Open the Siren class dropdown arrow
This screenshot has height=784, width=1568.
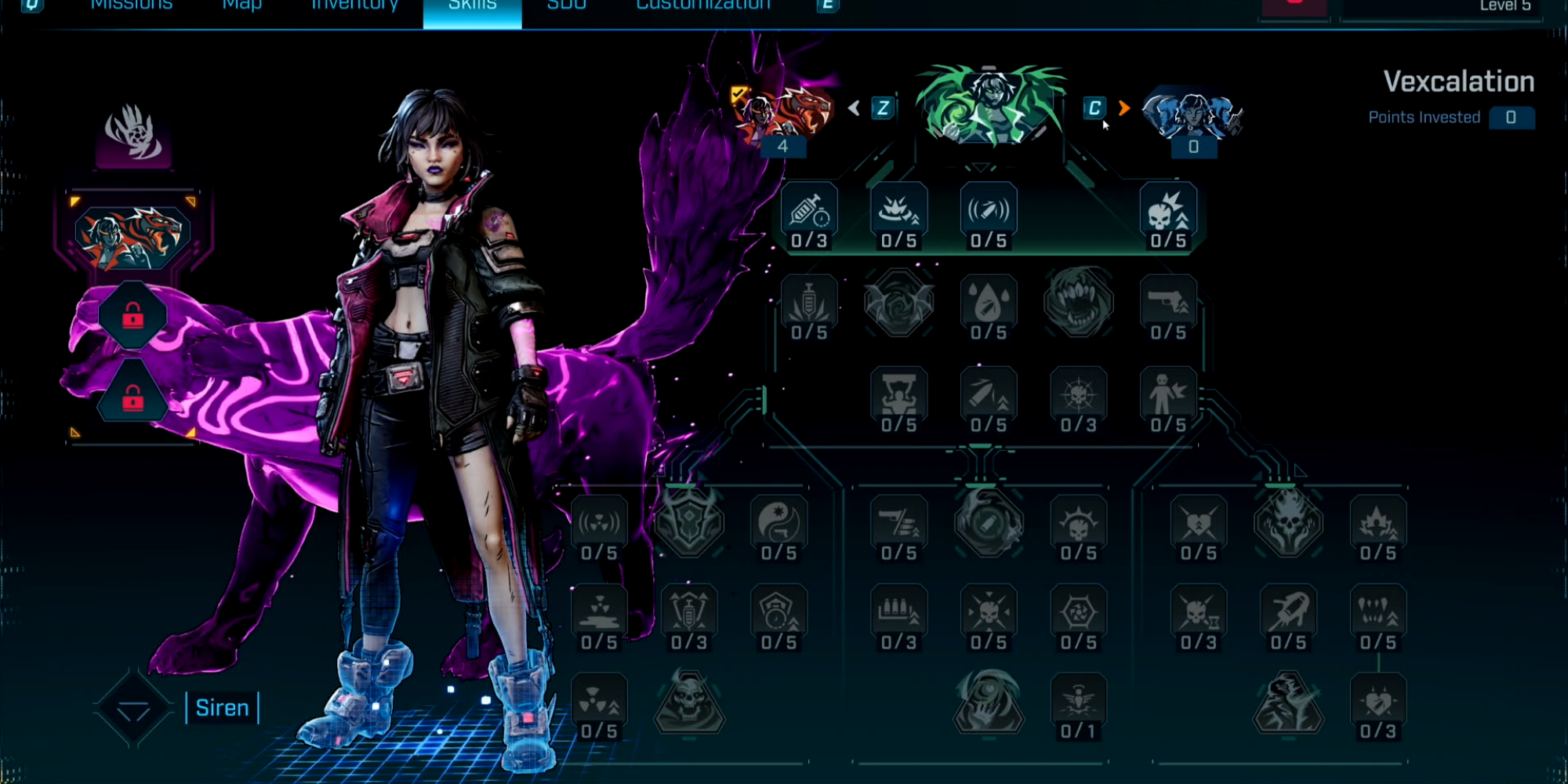click(133, 710)
